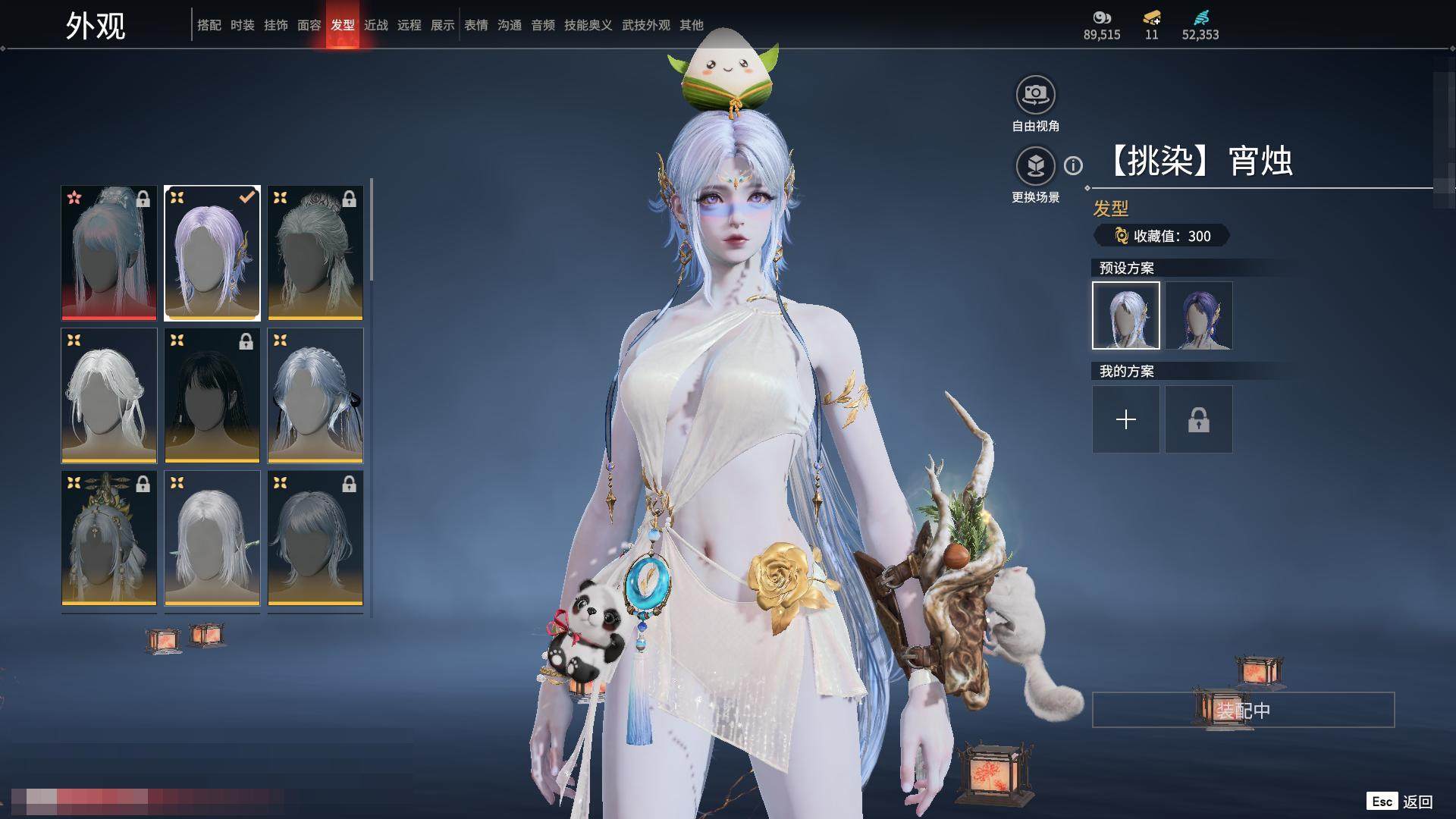This screenshot has width=1456, height=819.
Task: Choose the dark purple hair preset
Action: click(x=1198, y=315)
